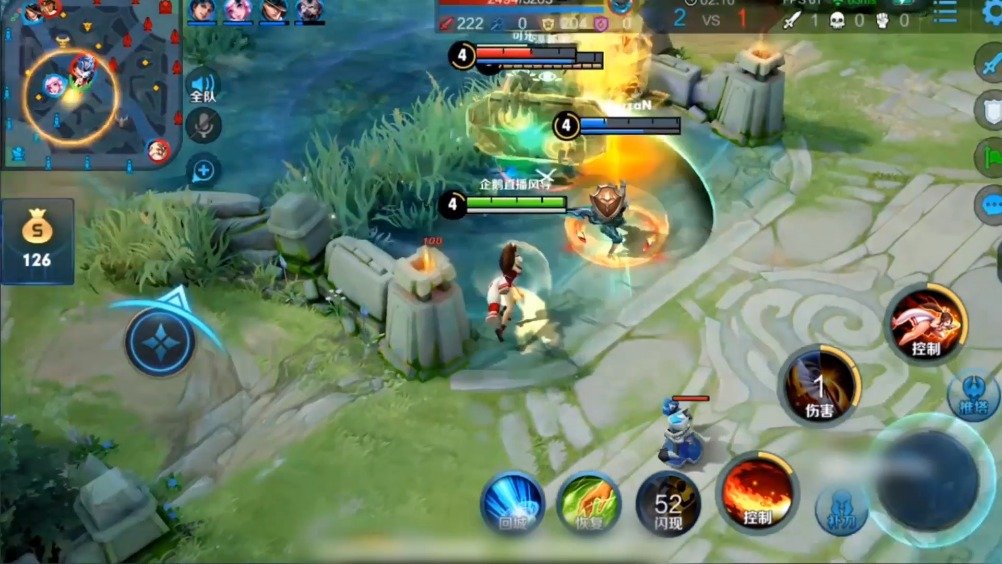1002x564 pixels.
Task: Open the scoreboard list icon
Action: click(x=944, y=12)
